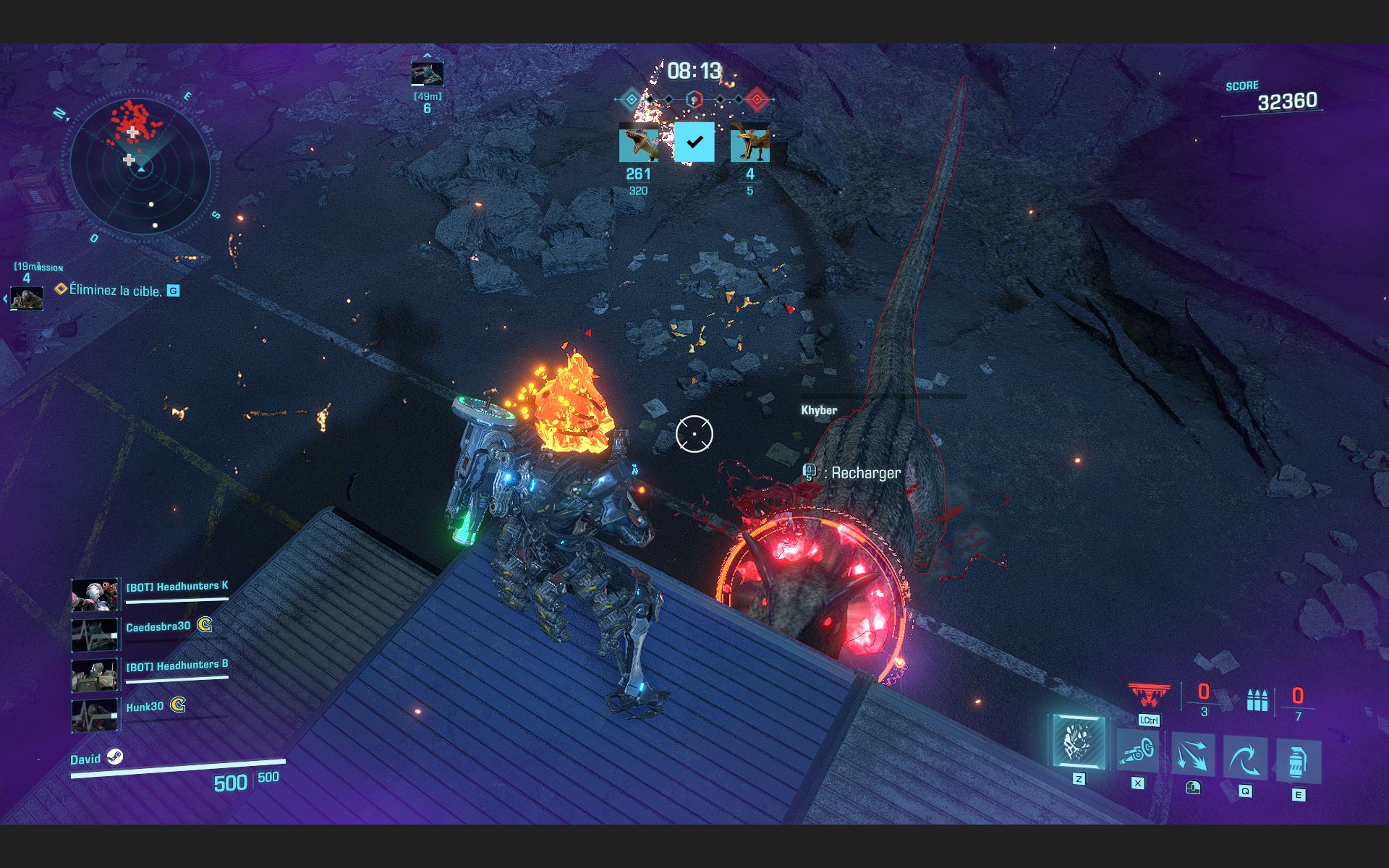The height and width of the screenshot is (868, 1389).
Task: Select the highlighted overdrive ability icon
Action: point(1078,741)
